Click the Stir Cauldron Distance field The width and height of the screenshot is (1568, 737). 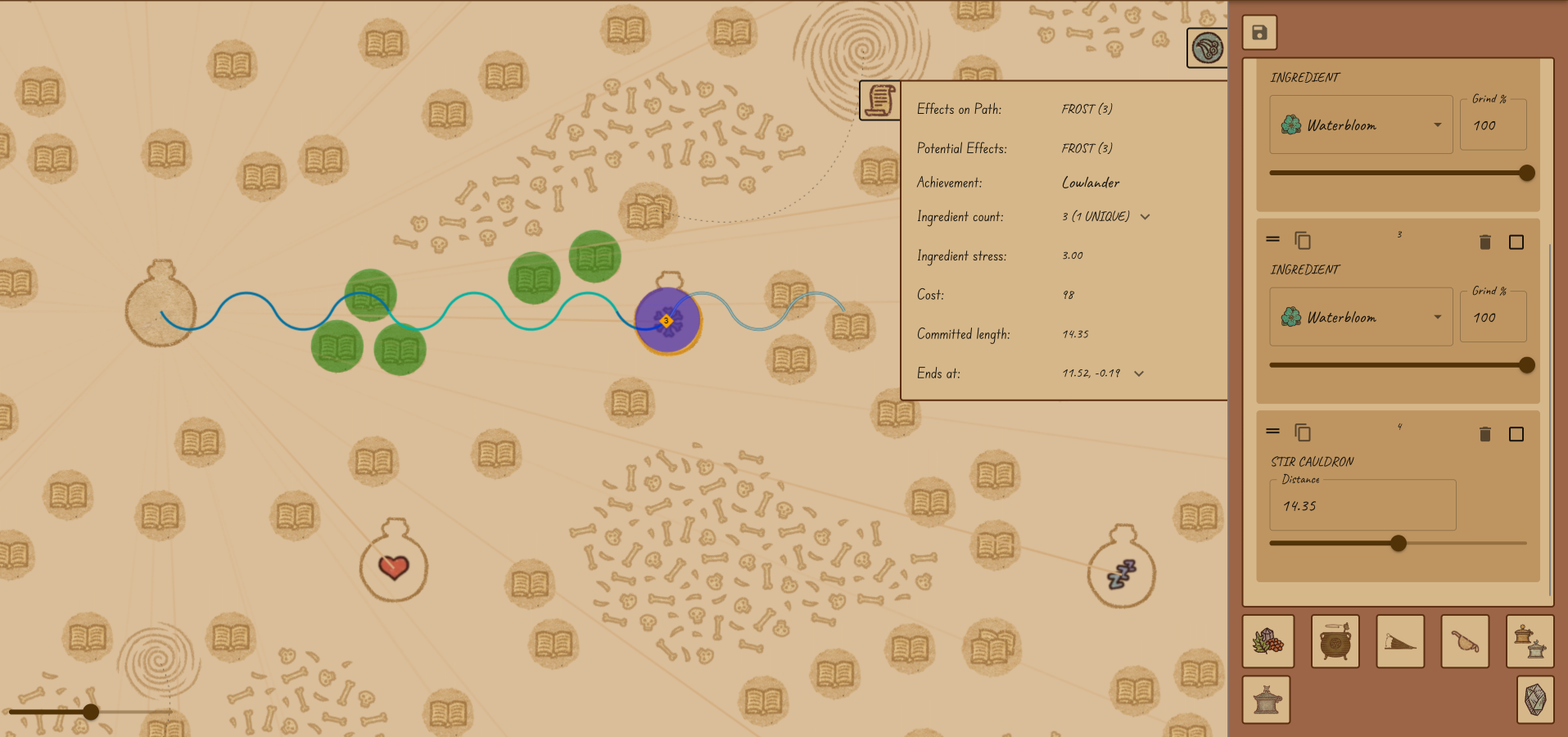coord(1362,506)
